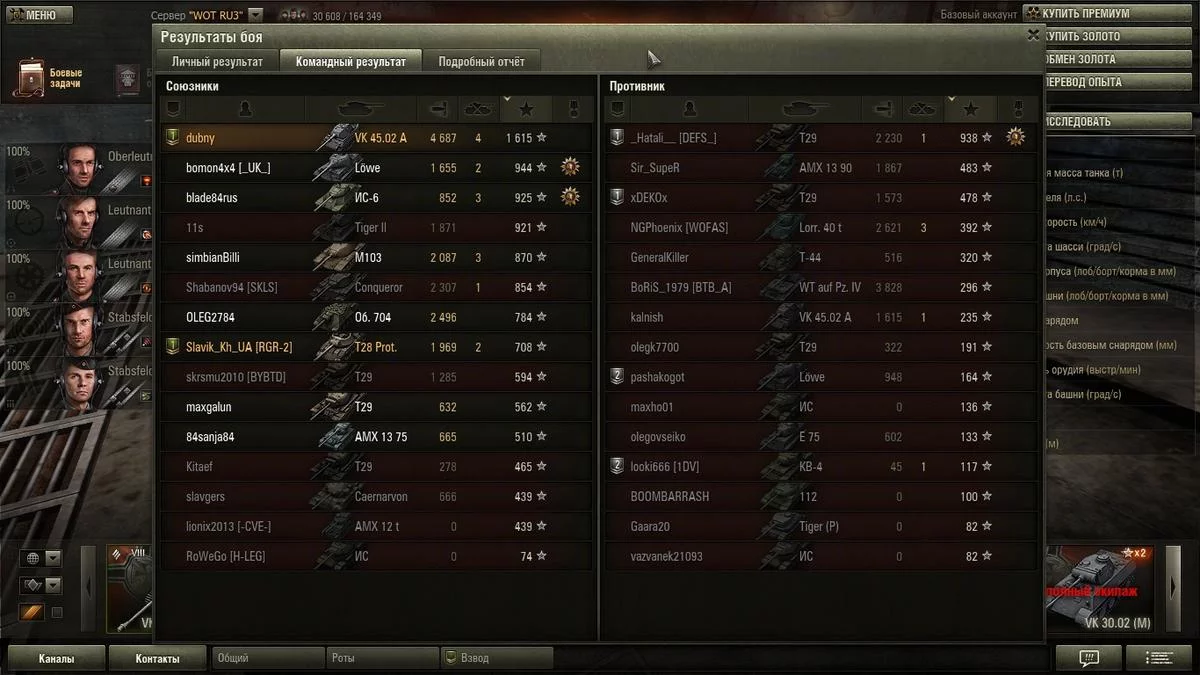Open the Роты chat tab
The image size is (1200, 675).
pos(382,659)
